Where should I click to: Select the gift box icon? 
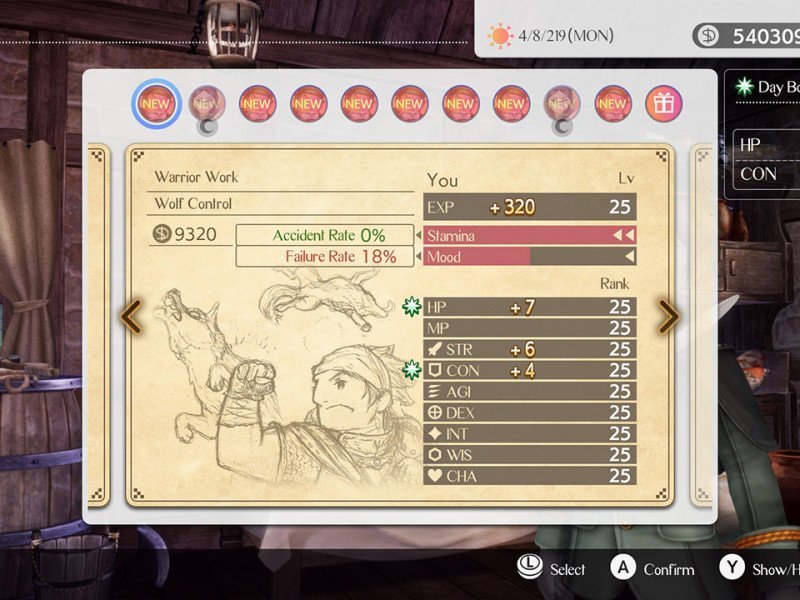[x=664, y=103]
